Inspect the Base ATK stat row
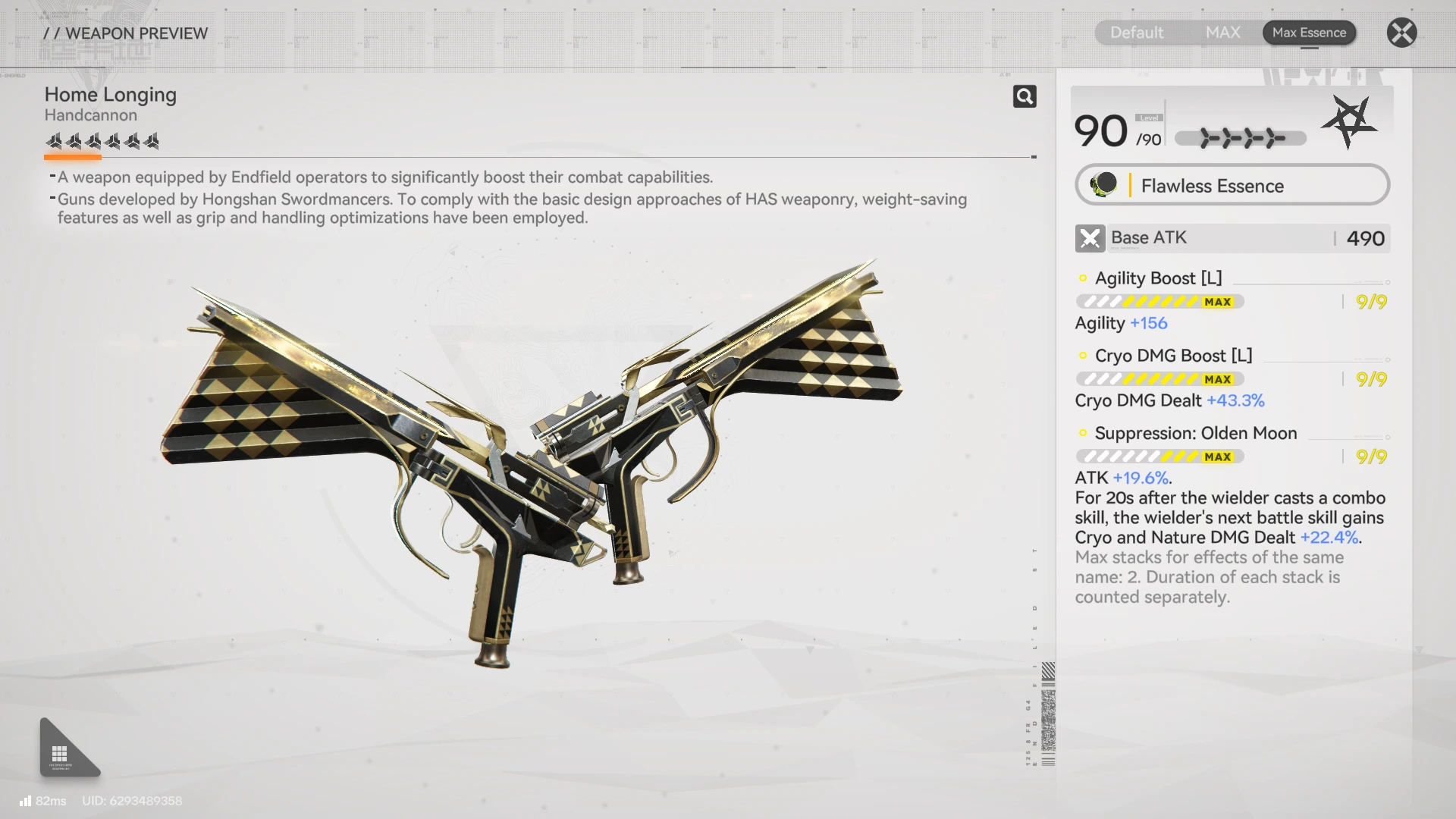 (x=1232, y=238)
